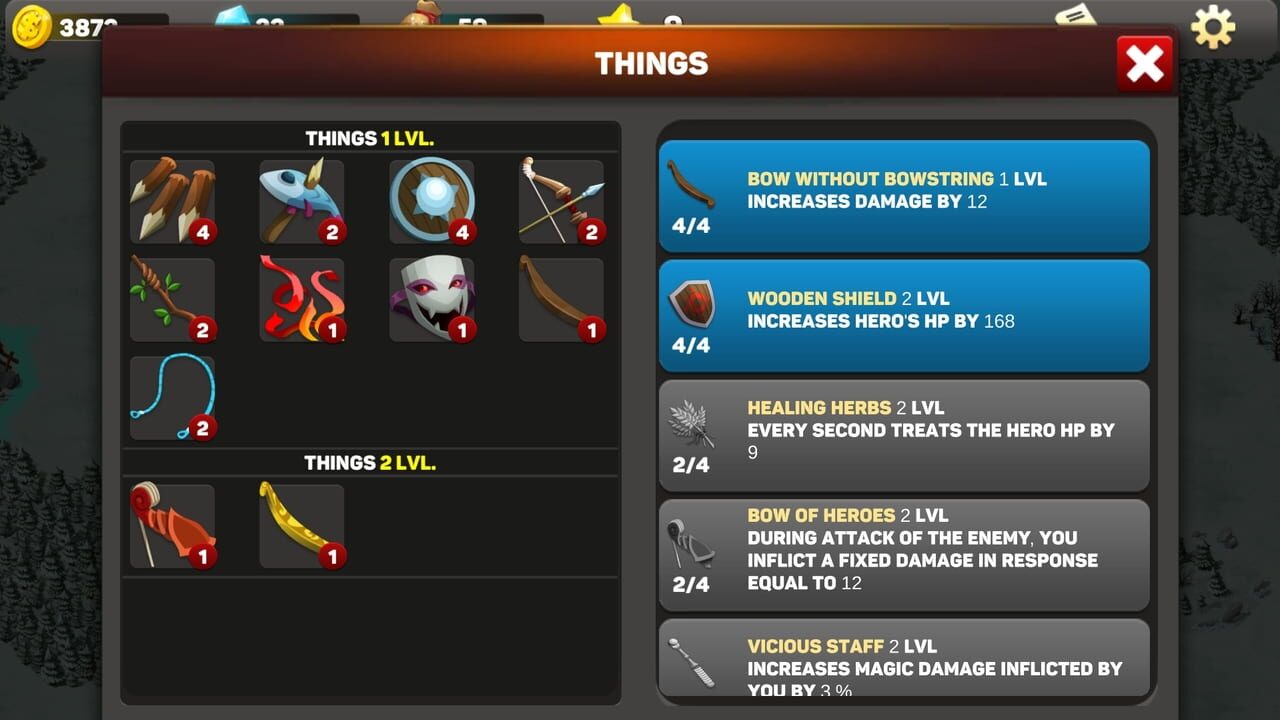Image resolution: width=1280 pixels, height=720 pixels.
Task: Click the brown bow in Things 1 LVL
Action: pos(561,300)
